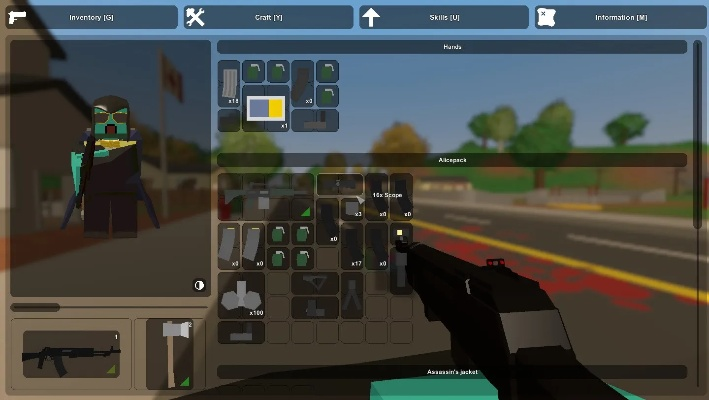The image size is (709, 400).
Task: Open the Skills tab
Action: (443, 17)
